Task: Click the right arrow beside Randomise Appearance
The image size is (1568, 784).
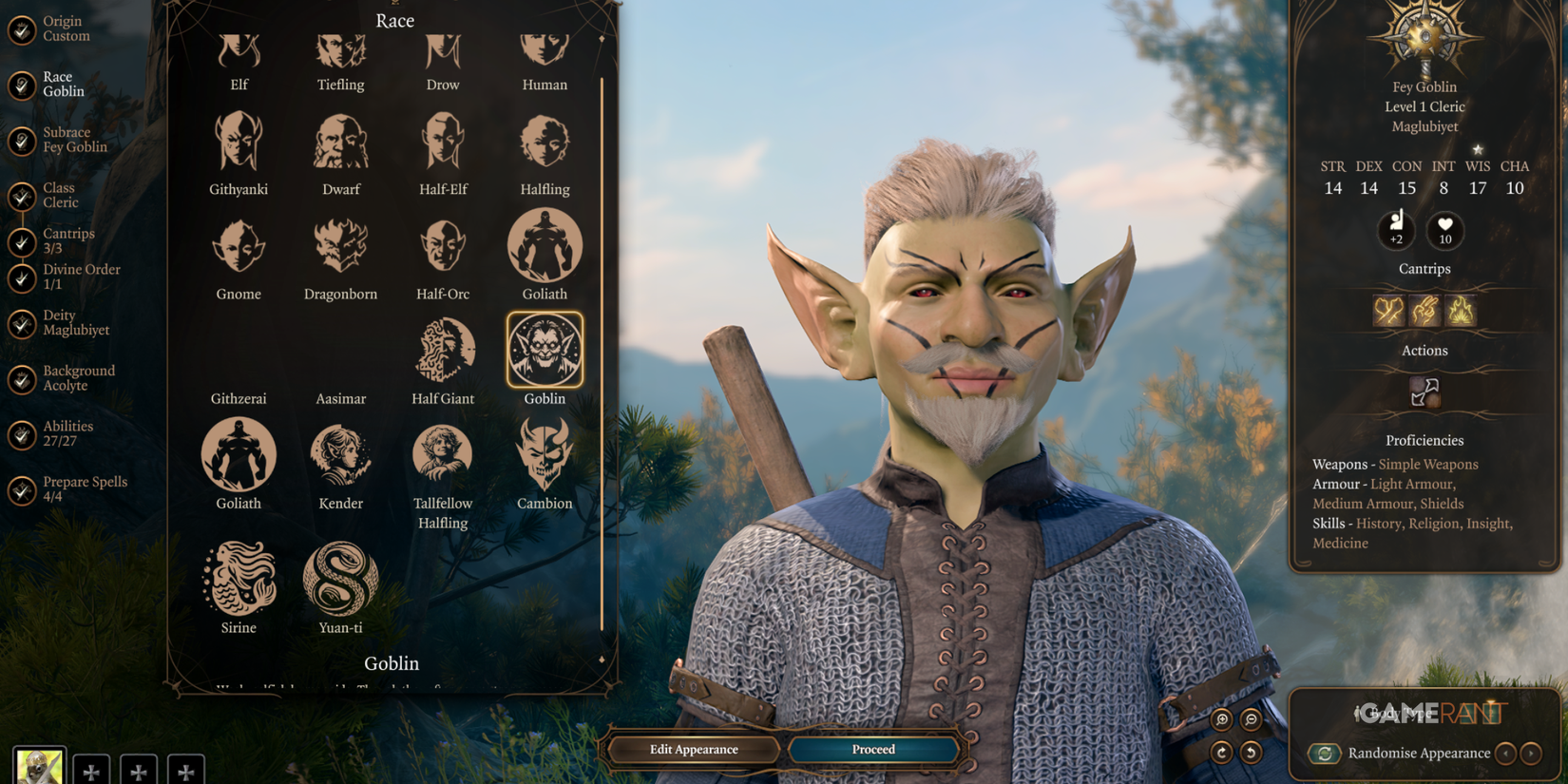Action: [x=1532, y=754]
